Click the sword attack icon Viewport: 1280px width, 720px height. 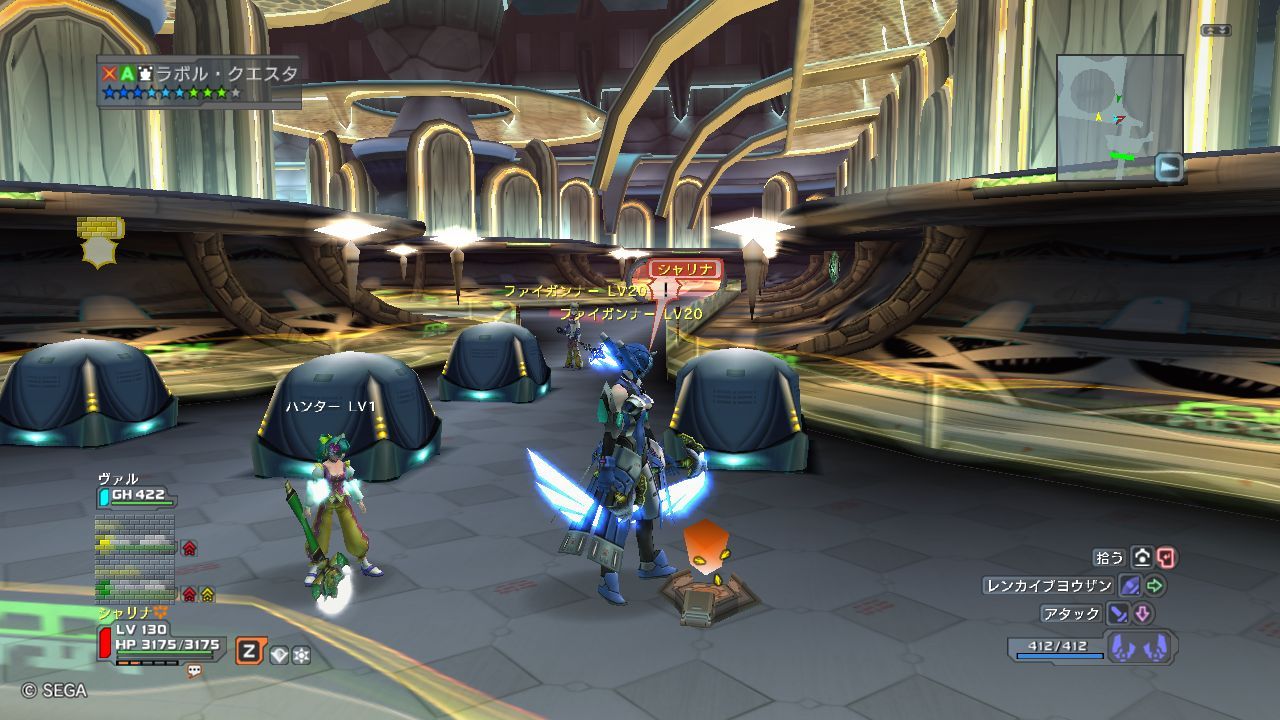click(1119, 613)
